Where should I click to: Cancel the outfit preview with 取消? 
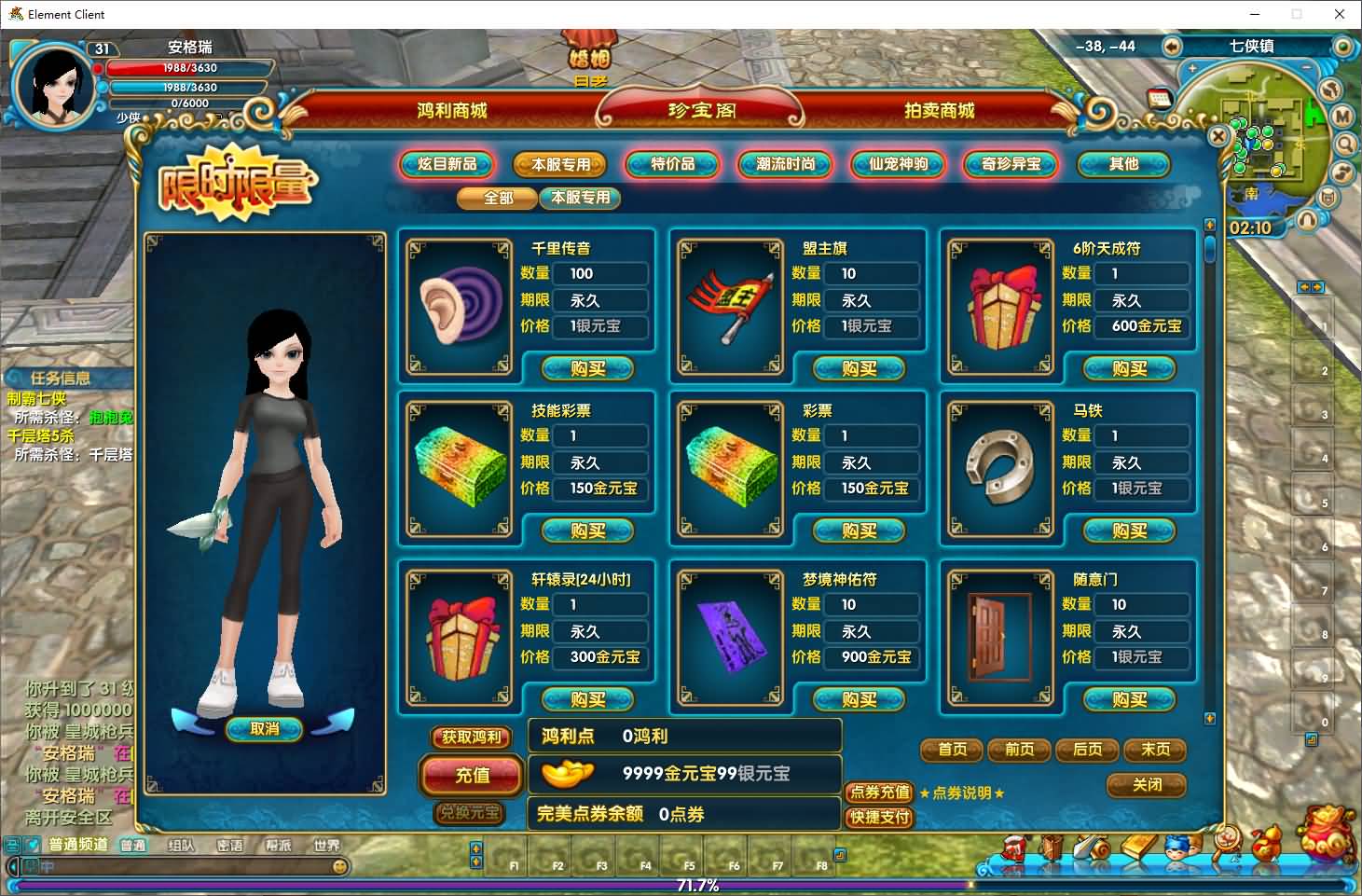265,729
